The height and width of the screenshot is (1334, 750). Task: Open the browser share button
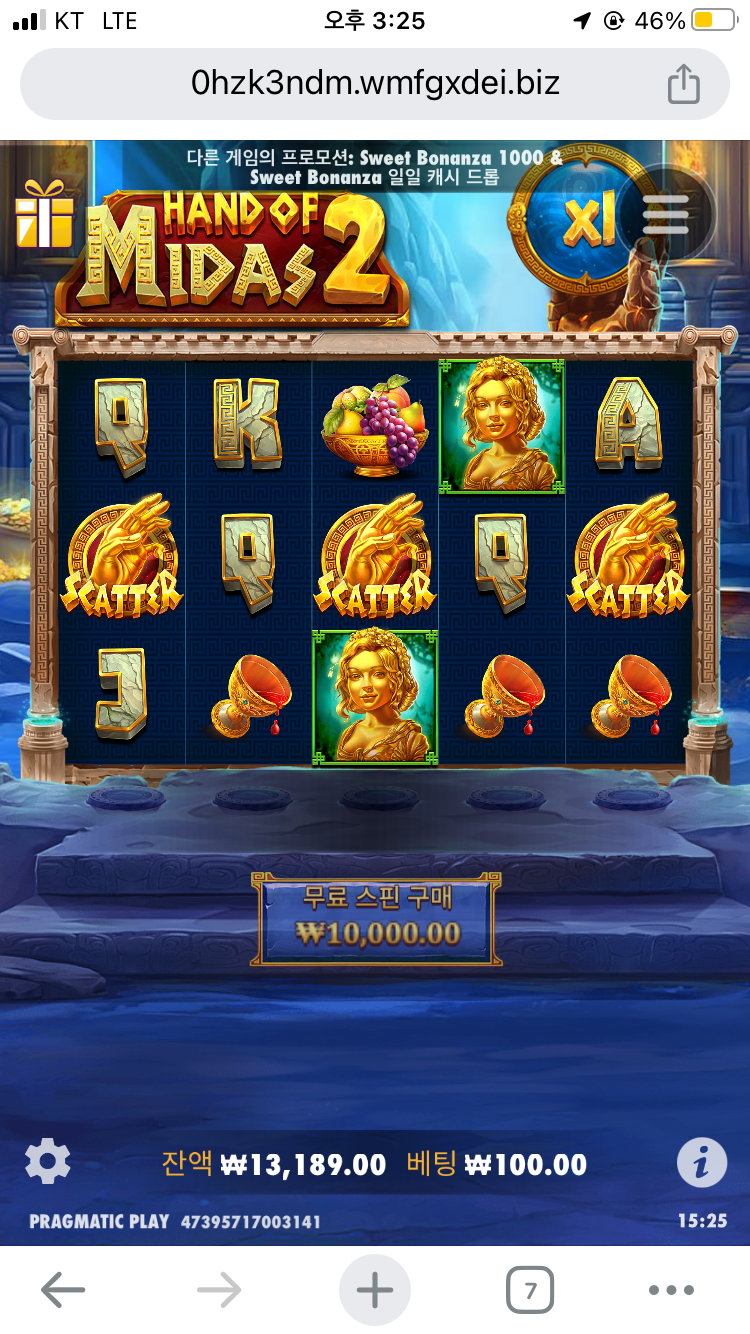coord(683,84)
